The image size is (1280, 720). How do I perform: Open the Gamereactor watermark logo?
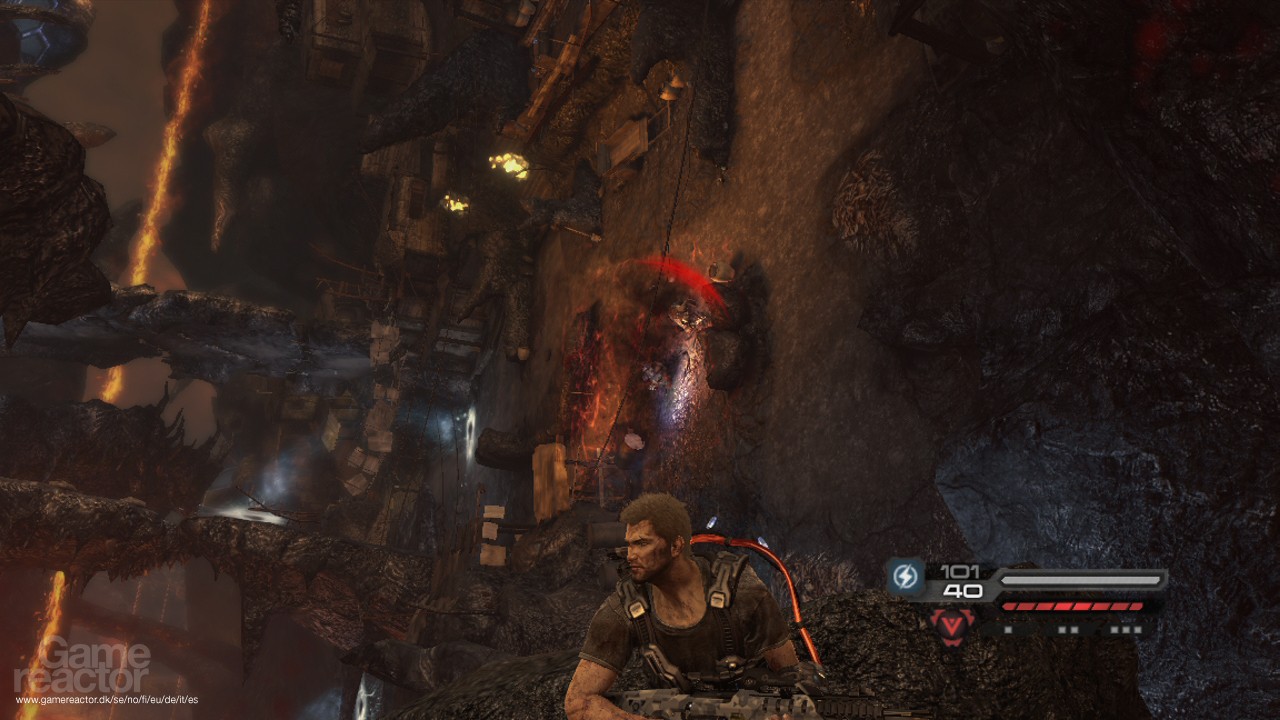83,665
